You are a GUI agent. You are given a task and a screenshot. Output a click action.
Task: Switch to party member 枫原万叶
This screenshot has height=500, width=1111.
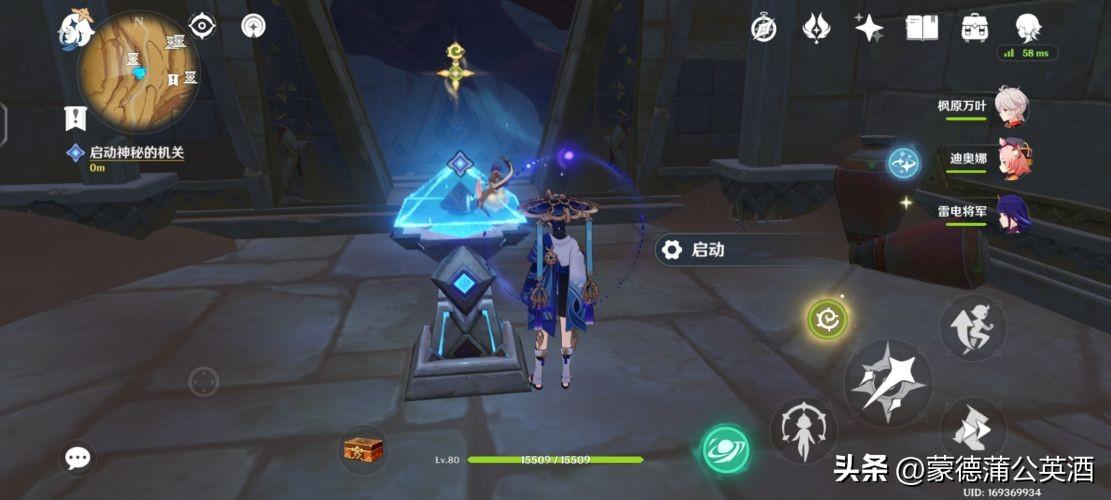click(1012, 105)
